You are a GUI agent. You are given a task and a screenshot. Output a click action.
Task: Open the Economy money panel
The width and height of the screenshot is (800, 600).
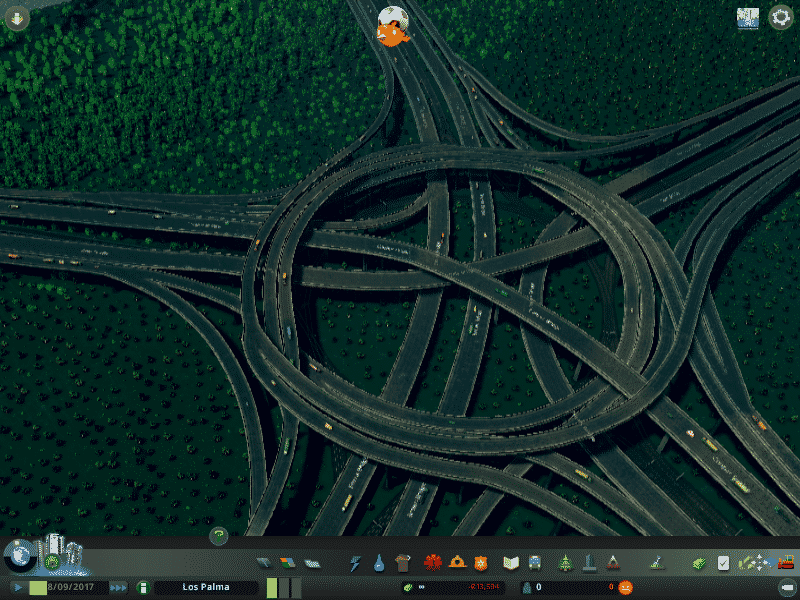[701, 563]
